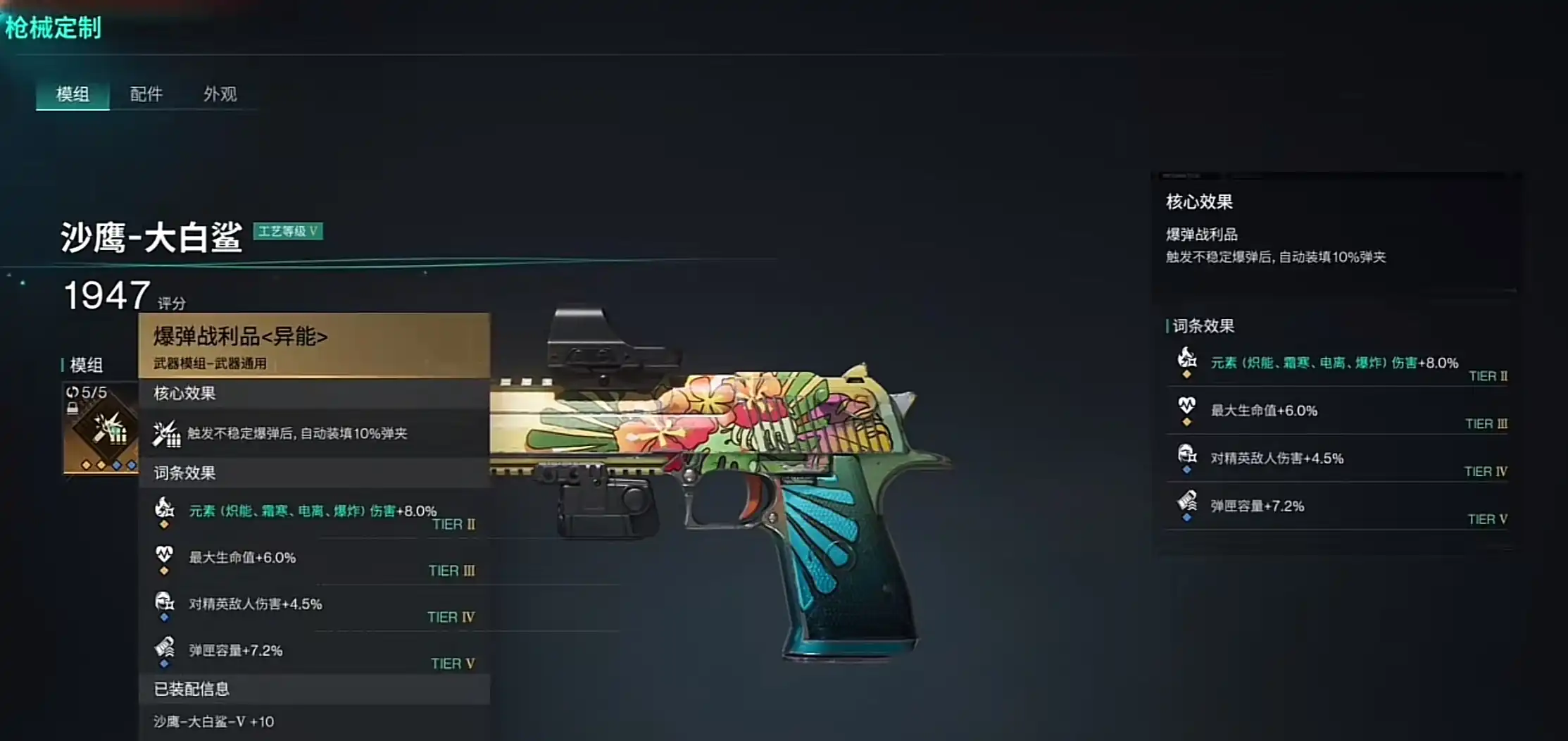Switch to the 模组 tab
Viewport: 1568px width, 741px height.
73,94
